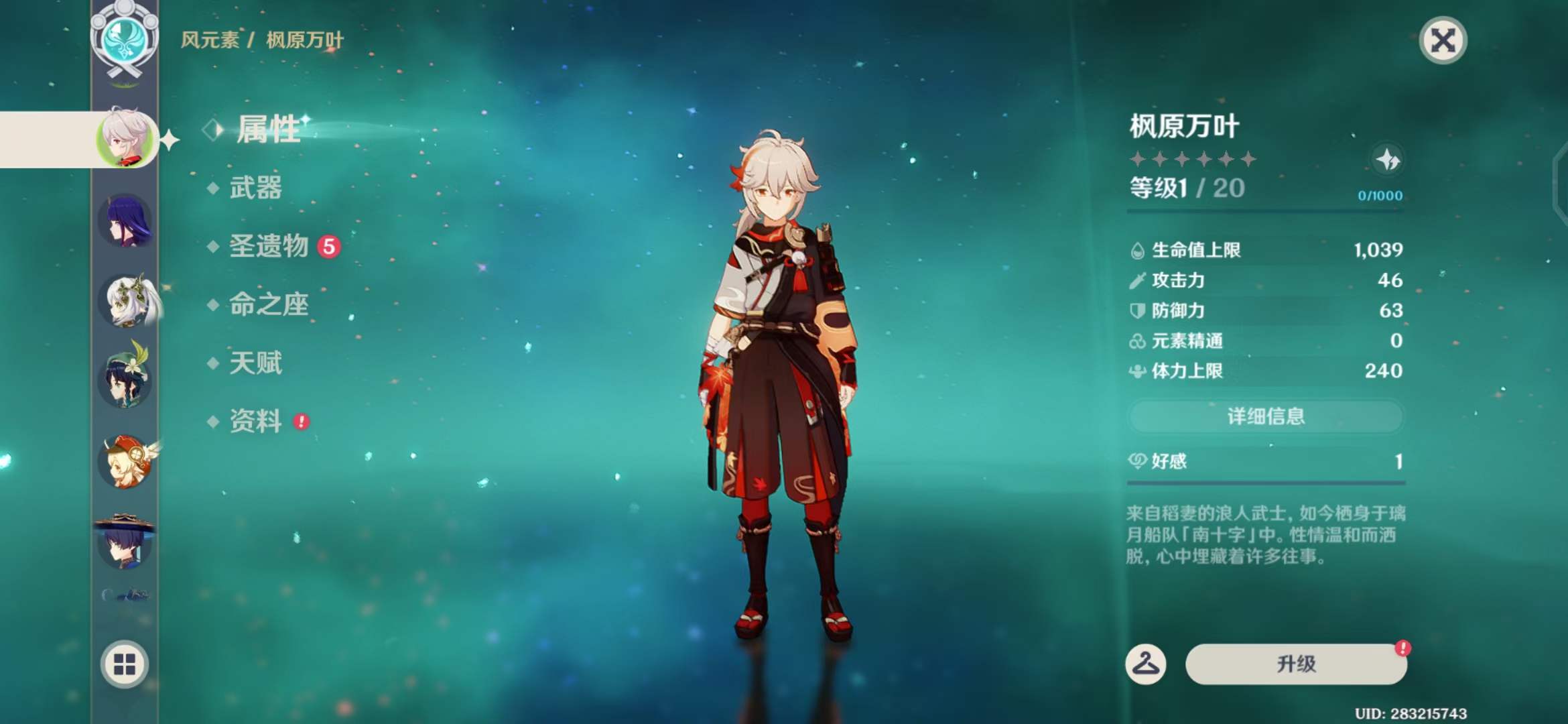Open the 资料 profile tab
Viewport: 1568px width, 724px height.
pyautogui.click(x=255, y=421)
